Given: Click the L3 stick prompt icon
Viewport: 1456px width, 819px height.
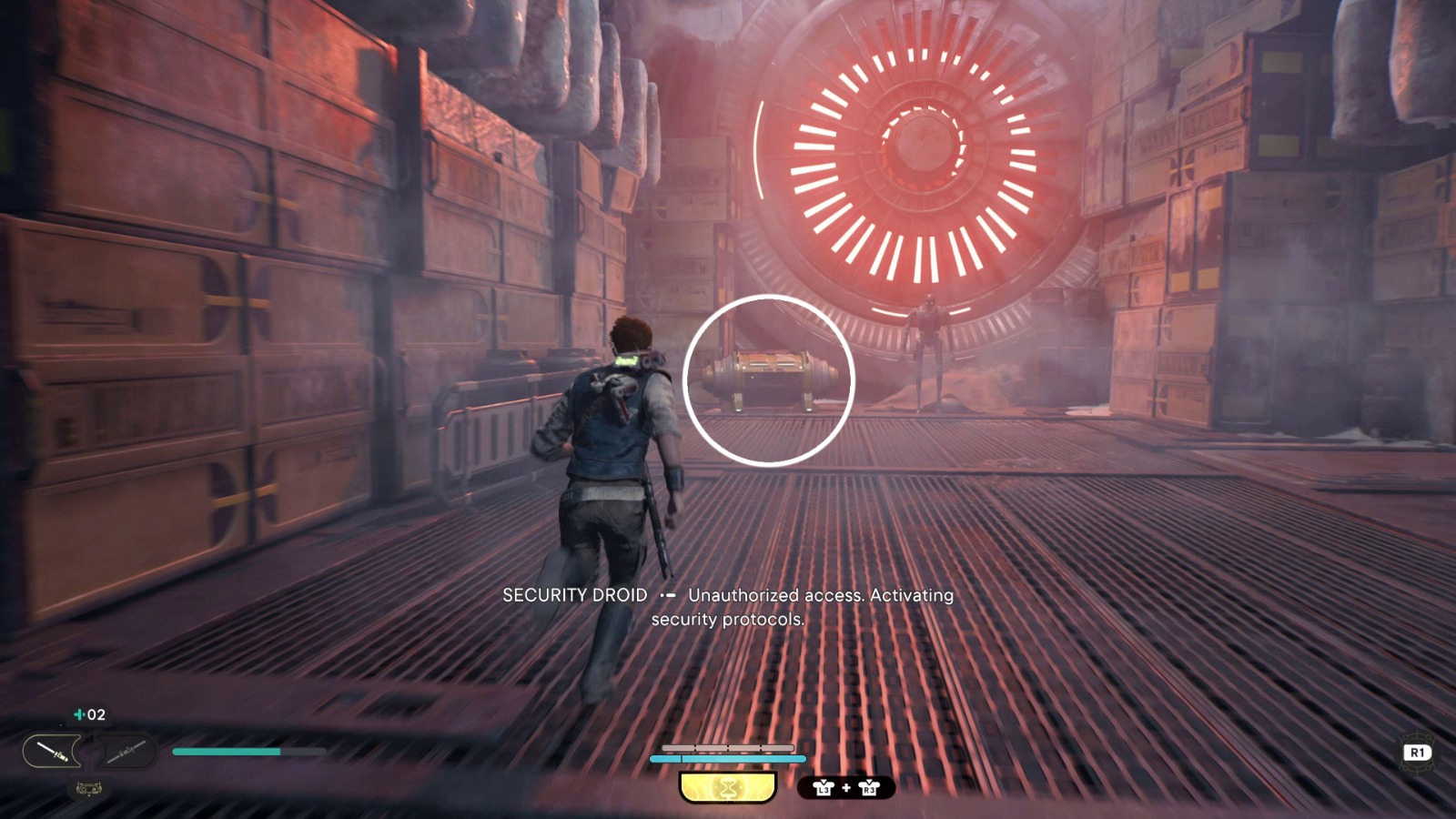Looking at the screenshot, I should click(x=824, y=787).
